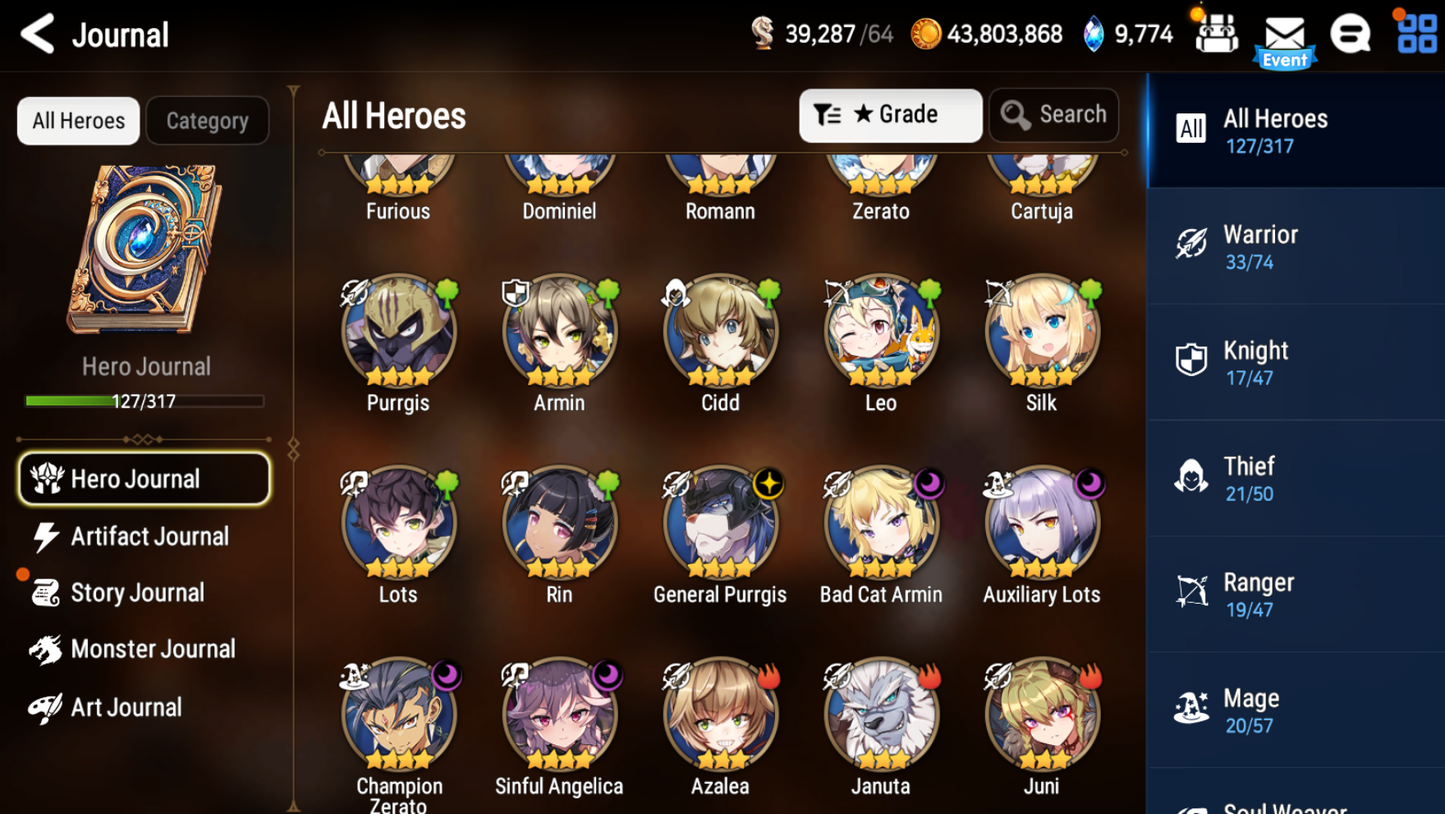Select the Knight class filter icon
The height and width of the screenshot is (814, 1445).
pyautogui.click(x=1190, y=361)
